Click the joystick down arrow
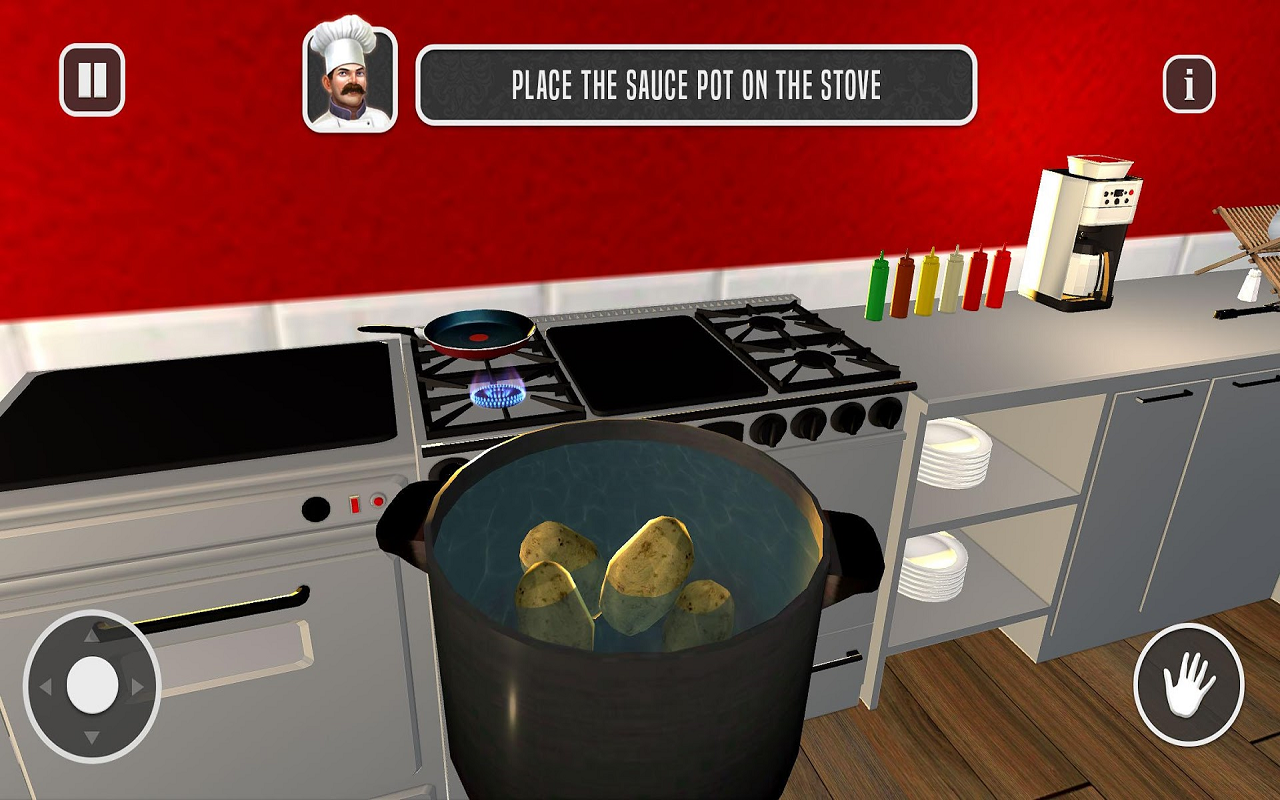 [x=90, y=734]
